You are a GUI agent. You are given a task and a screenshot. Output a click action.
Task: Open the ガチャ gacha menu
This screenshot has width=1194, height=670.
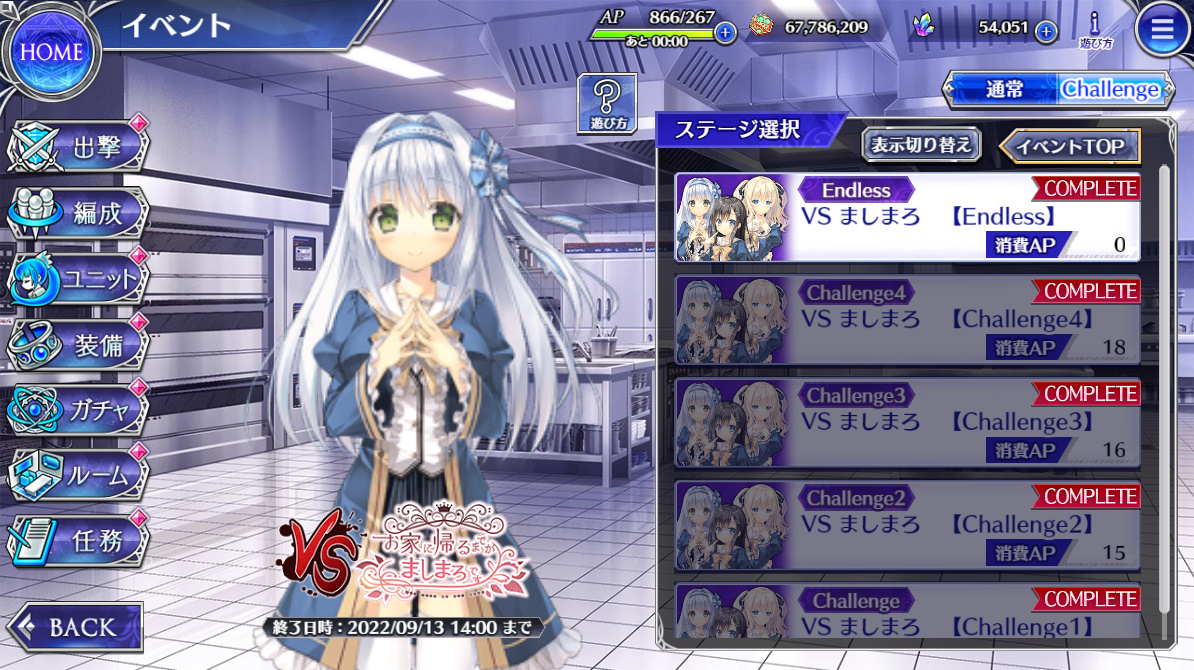[x=80, y=410]
